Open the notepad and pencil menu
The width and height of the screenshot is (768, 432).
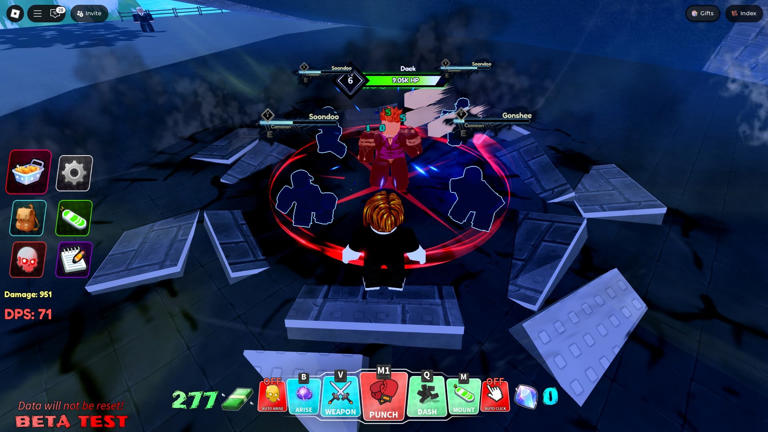tap(74, 260)
